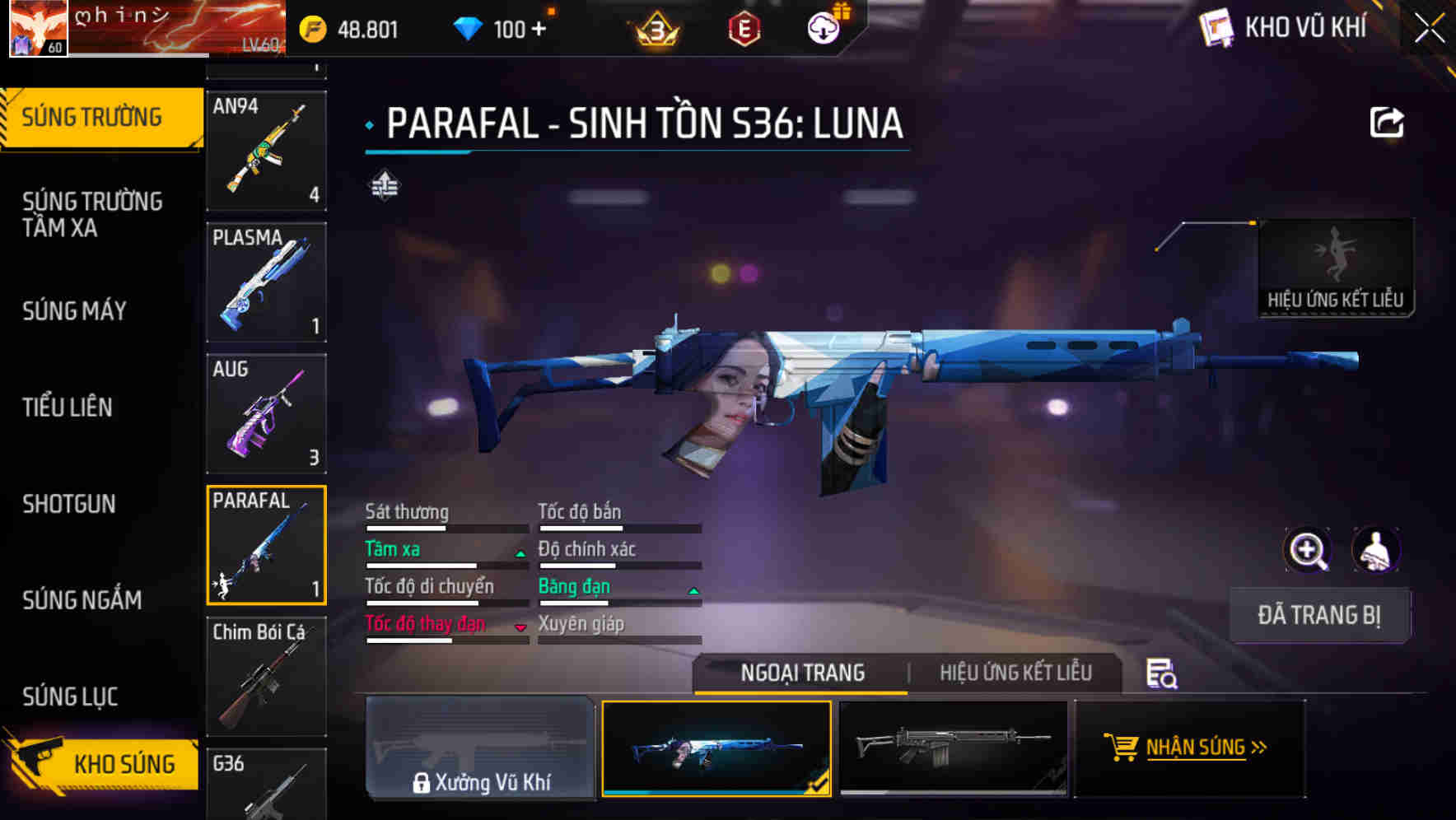The width and height of the screenshot is (1456, 820).
Task: Expand the arrow next to Tầm xa stat
Action: point(520,552)
